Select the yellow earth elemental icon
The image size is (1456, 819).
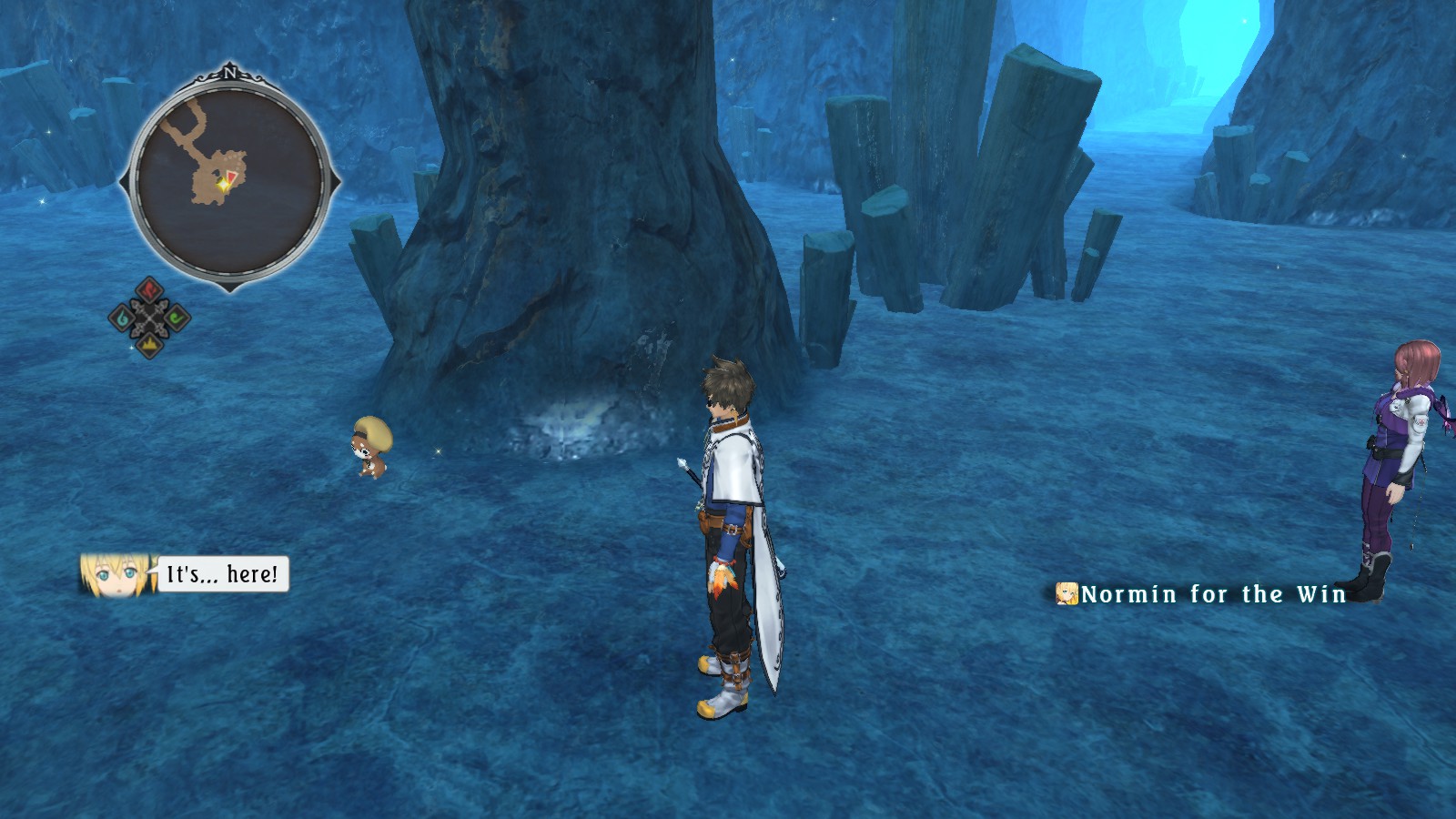[149, 345]
